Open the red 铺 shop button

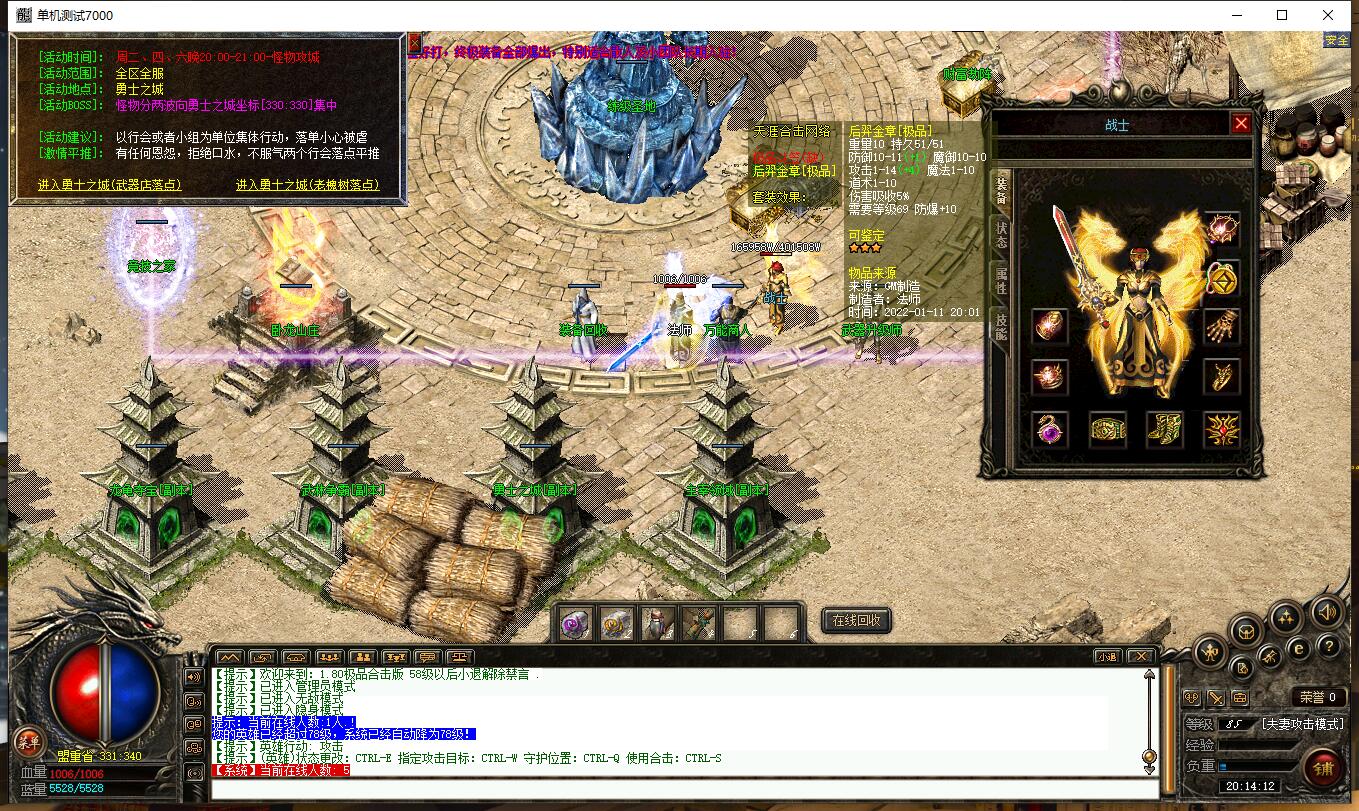tap(1323, 768)
